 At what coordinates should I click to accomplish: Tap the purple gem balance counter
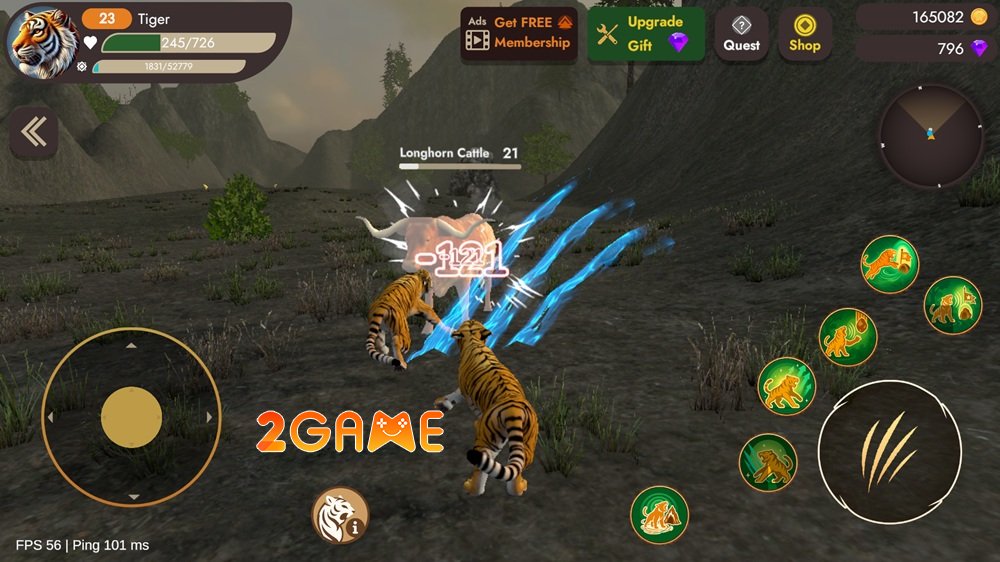pos(921,48)
